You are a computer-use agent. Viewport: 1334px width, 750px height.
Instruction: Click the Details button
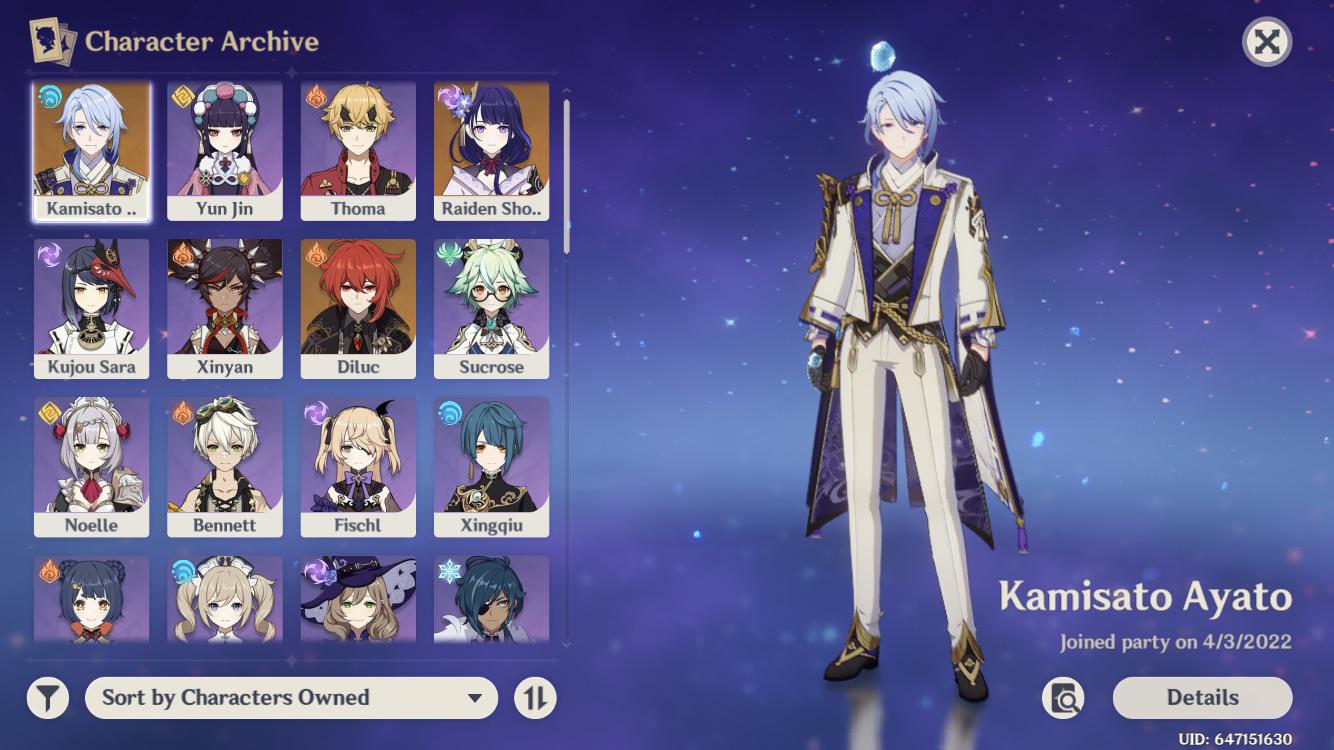click(1203, 697)
